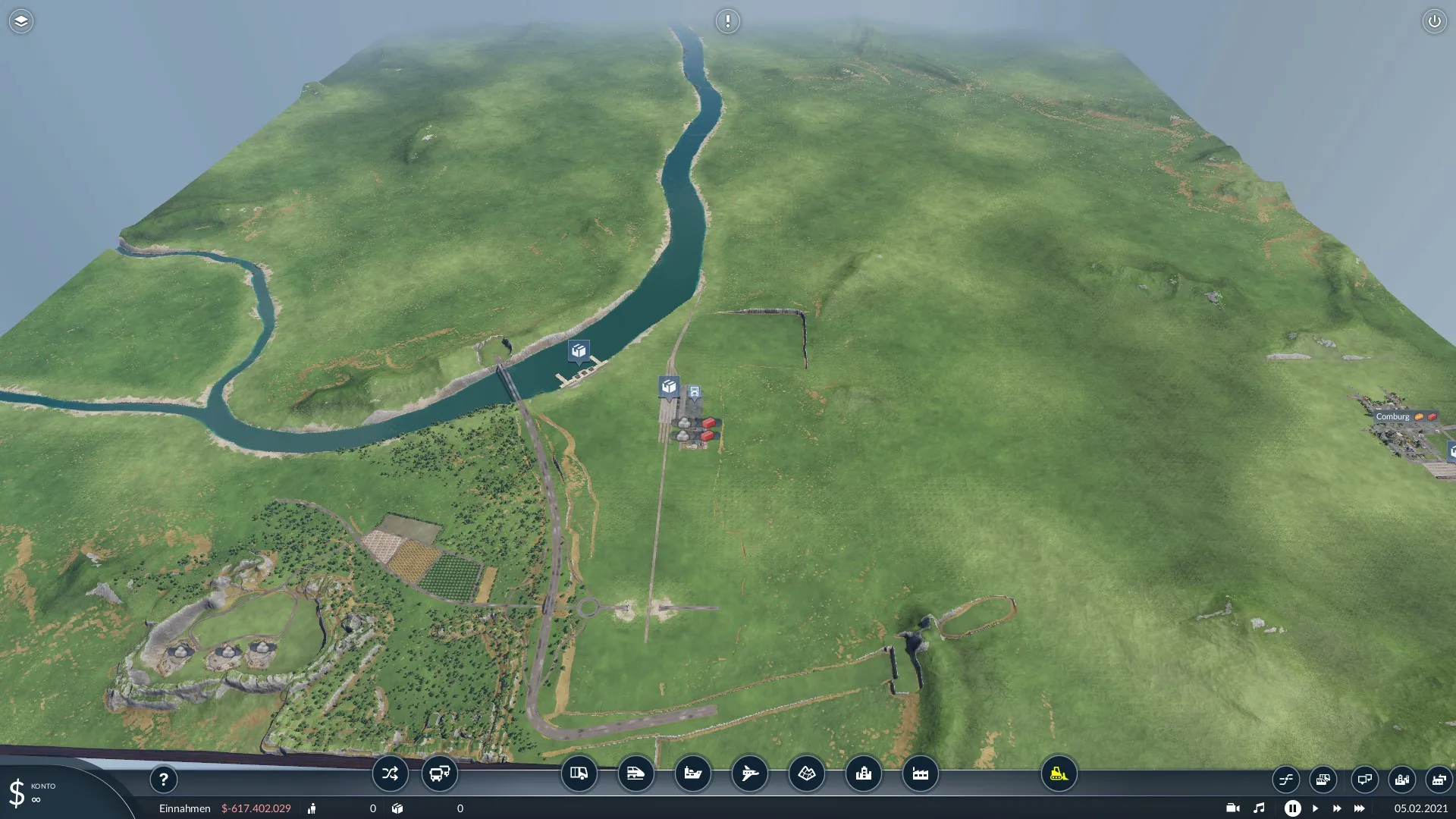Image resolution: width=1456 pixels, height=819 pixels.
Task: Select the Comburg town label
Action: coord(1392,416)
